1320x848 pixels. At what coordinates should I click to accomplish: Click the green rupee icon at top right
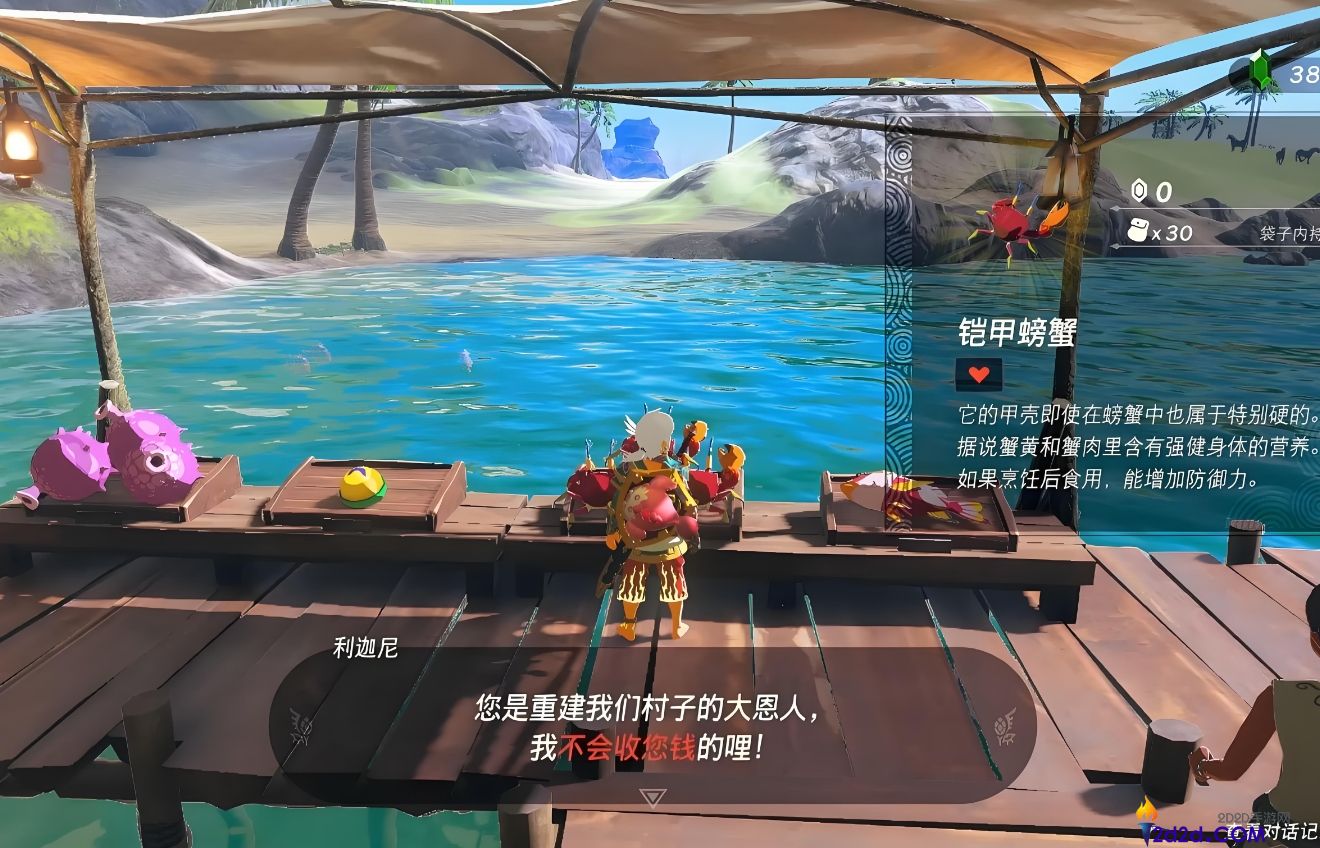(x=1263, y=70)
